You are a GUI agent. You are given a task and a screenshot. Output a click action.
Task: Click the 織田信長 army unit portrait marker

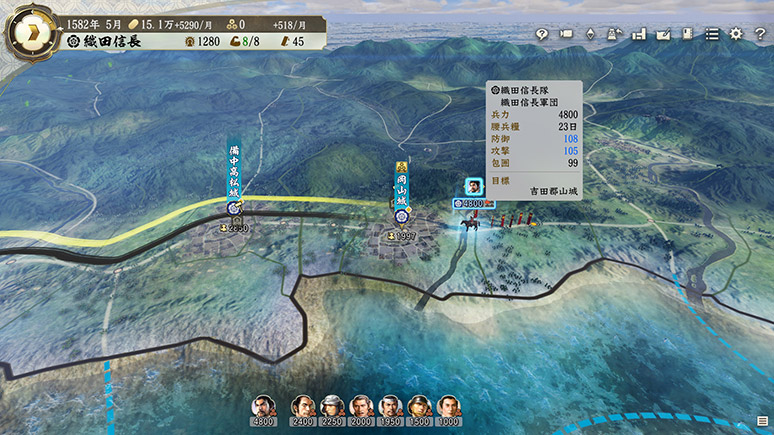coord(471,186)
